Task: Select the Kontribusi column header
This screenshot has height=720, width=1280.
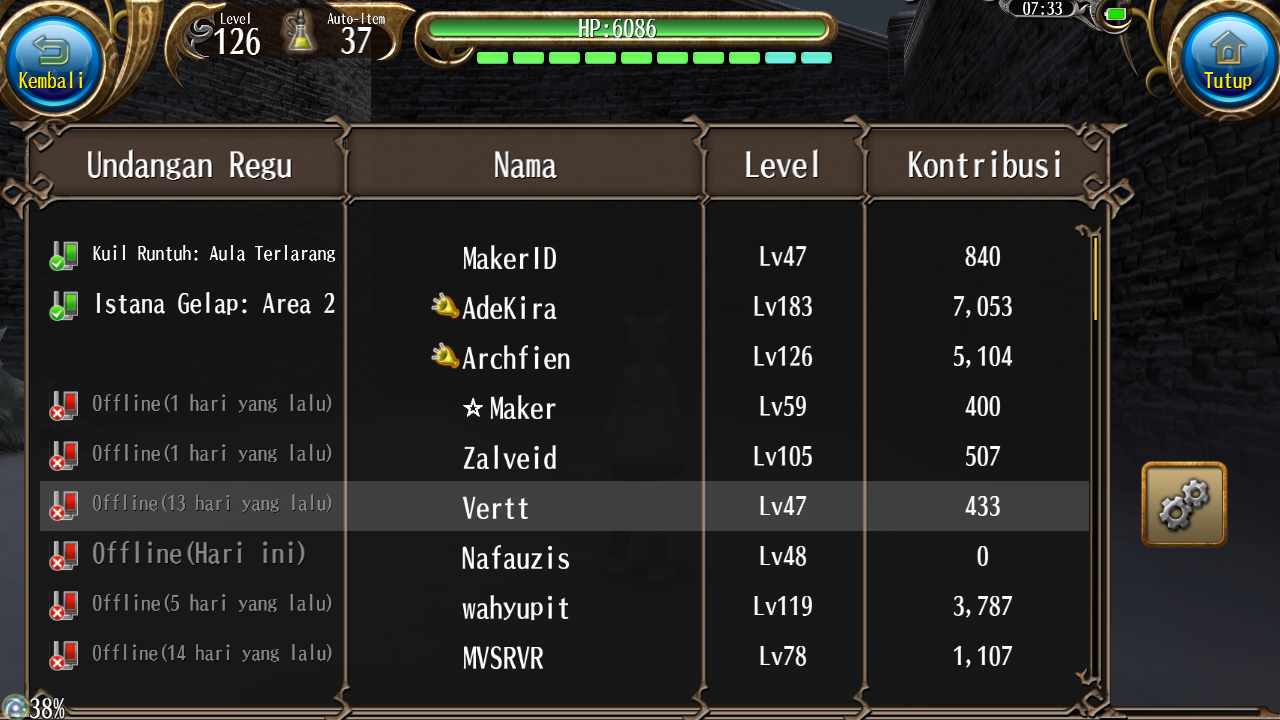Action: coord(985,165)
